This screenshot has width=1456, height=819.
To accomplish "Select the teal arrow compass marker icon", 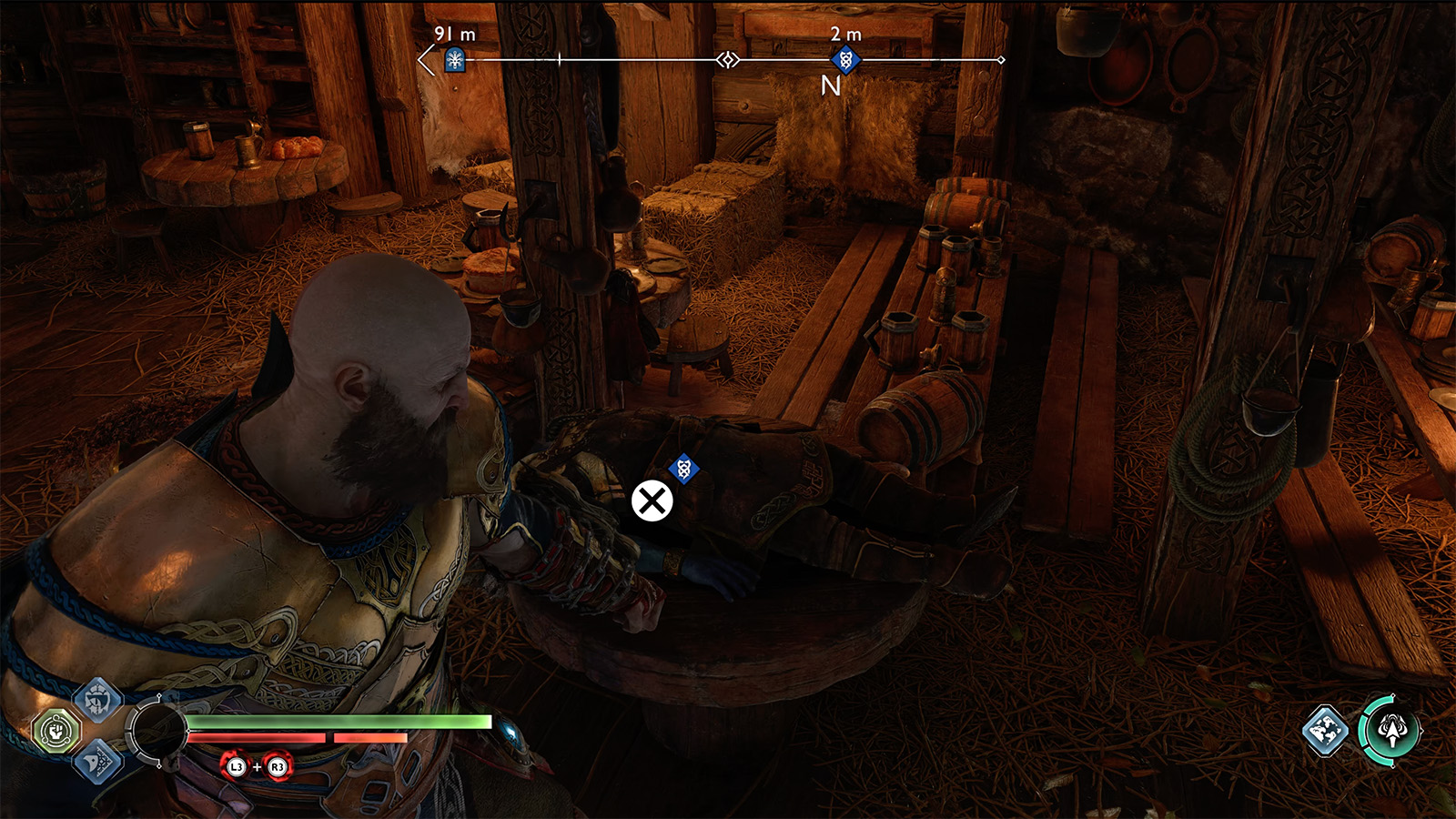I will click(1393, 730).
